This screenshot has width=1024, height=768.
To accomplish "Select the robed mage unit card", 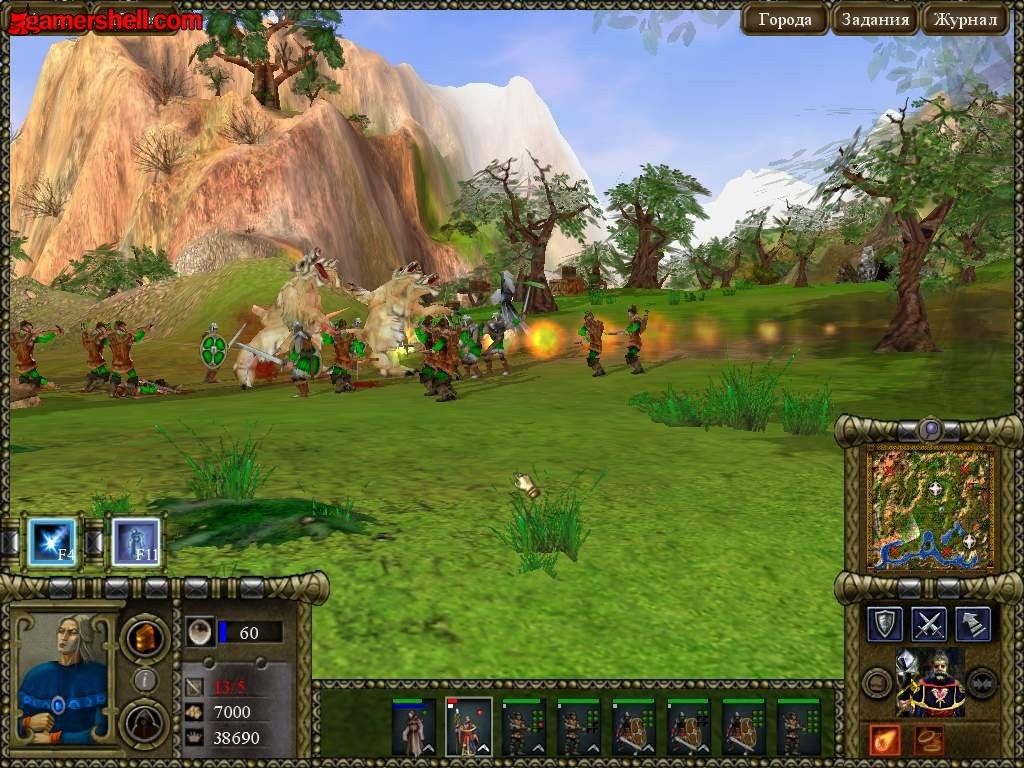I will (x=414, y=726).
